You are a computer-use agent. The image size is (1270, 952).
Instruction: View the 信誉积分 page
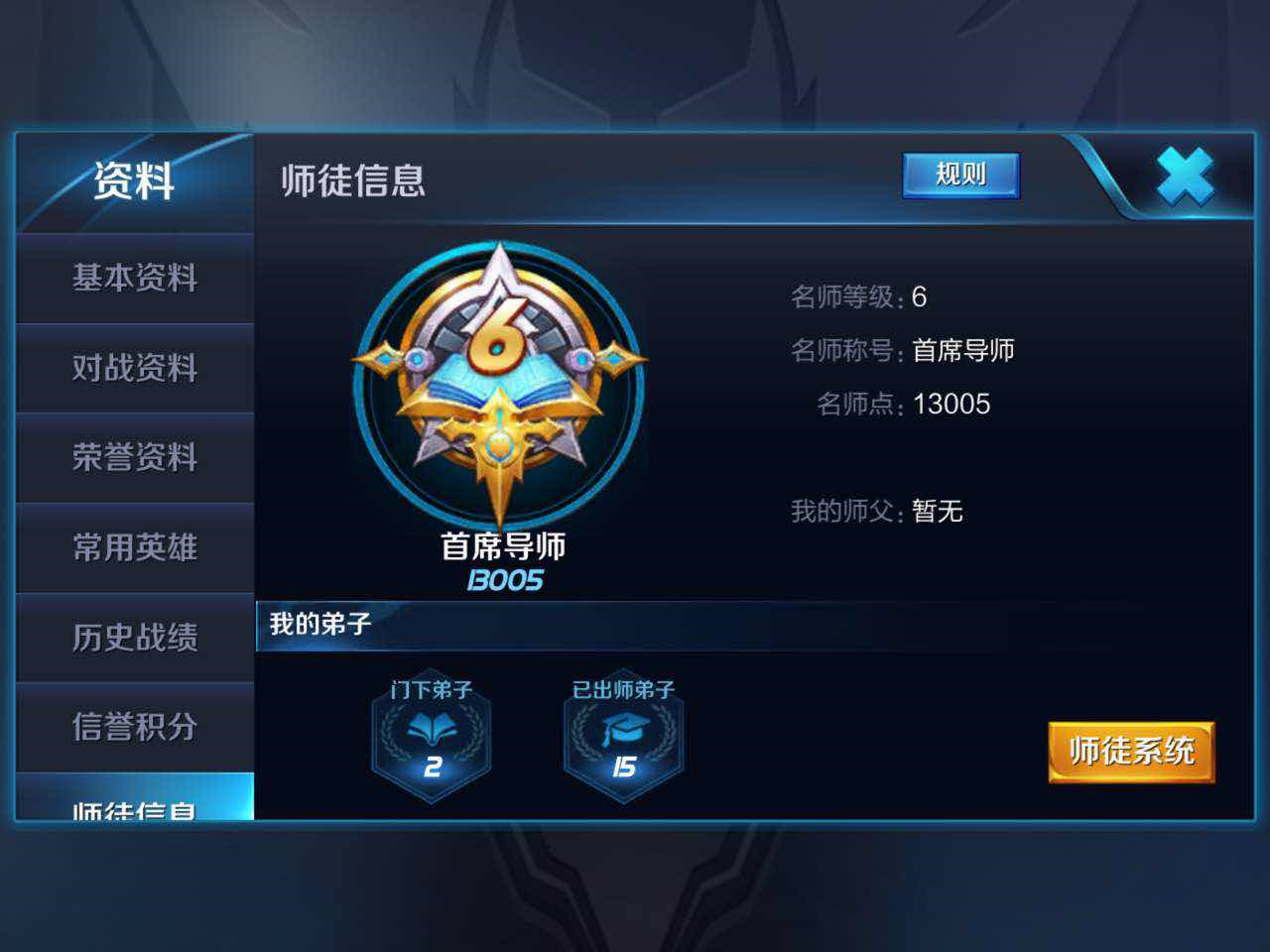point(134,728)
